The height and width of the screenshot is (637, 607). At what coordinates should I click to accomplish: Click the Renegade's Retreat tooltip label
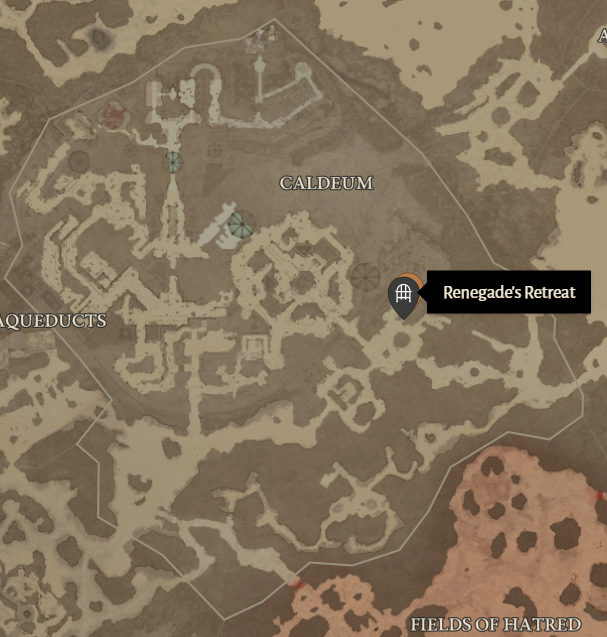click(509, 292)
